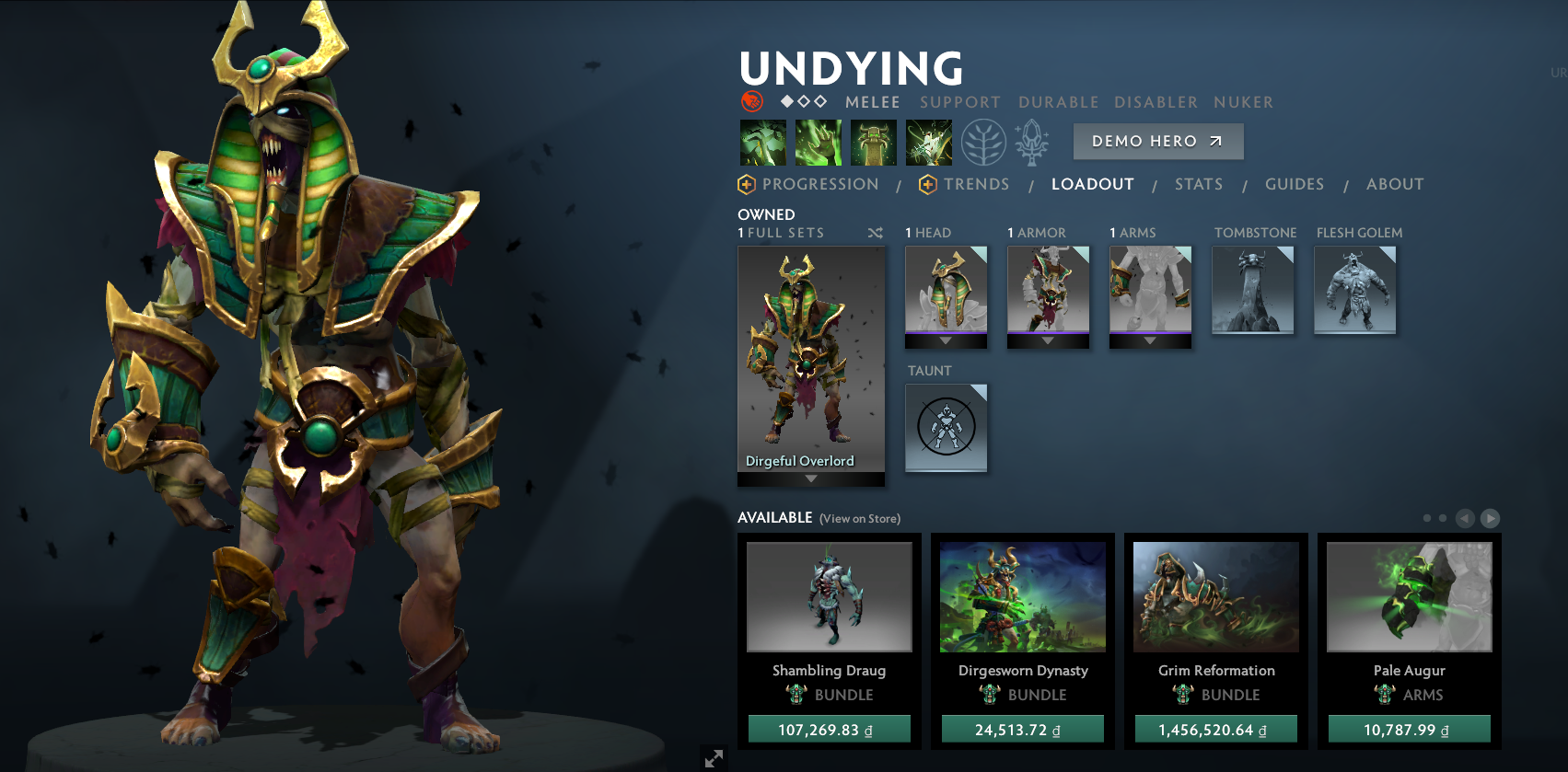Open the GUIDES section
Screen dimensions: 1568x772
click(x=1295, y=184)
